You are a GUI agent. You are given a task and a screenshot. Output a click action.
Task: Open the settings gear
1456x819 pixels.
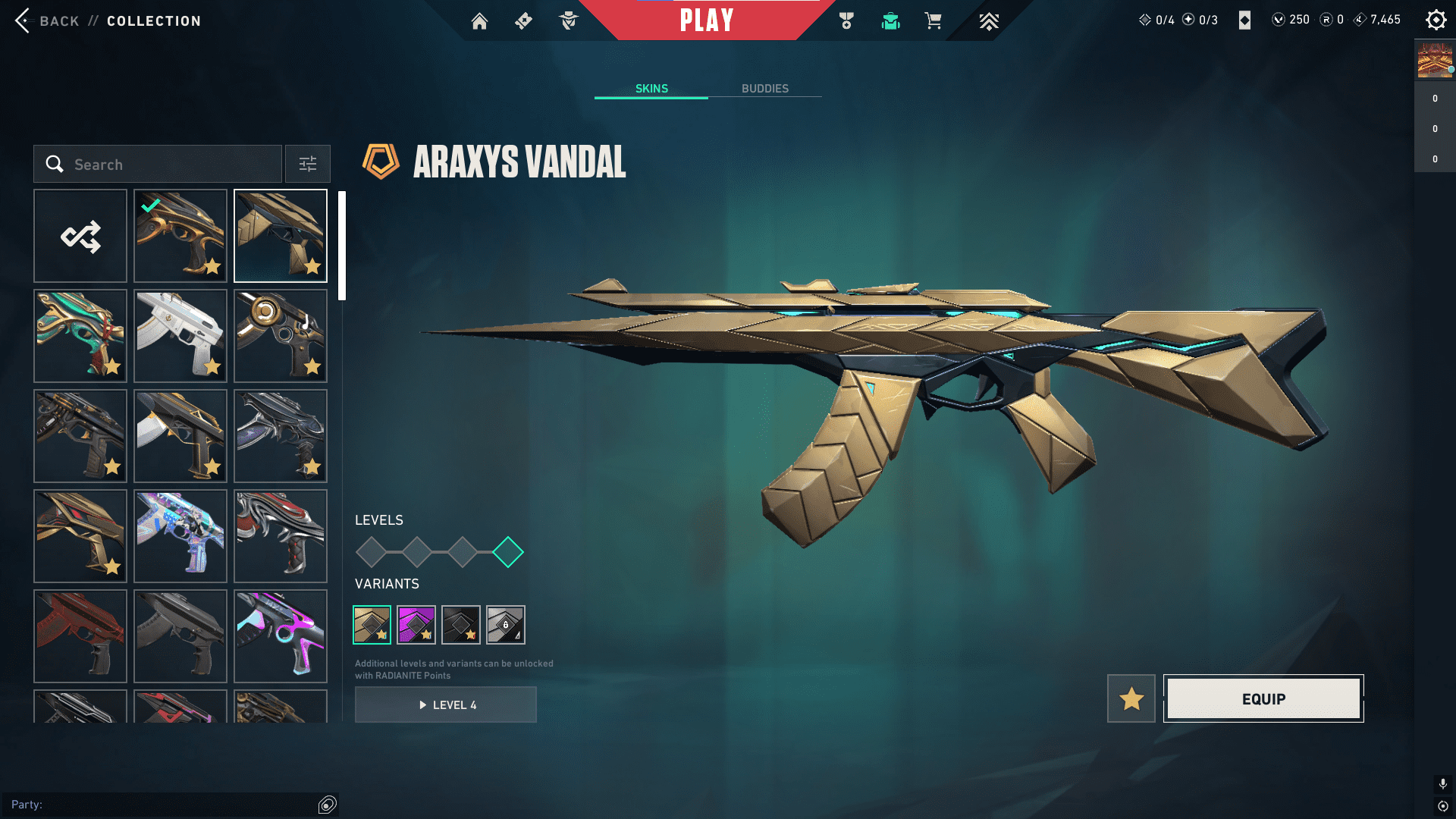click(x=1436, y=20)
